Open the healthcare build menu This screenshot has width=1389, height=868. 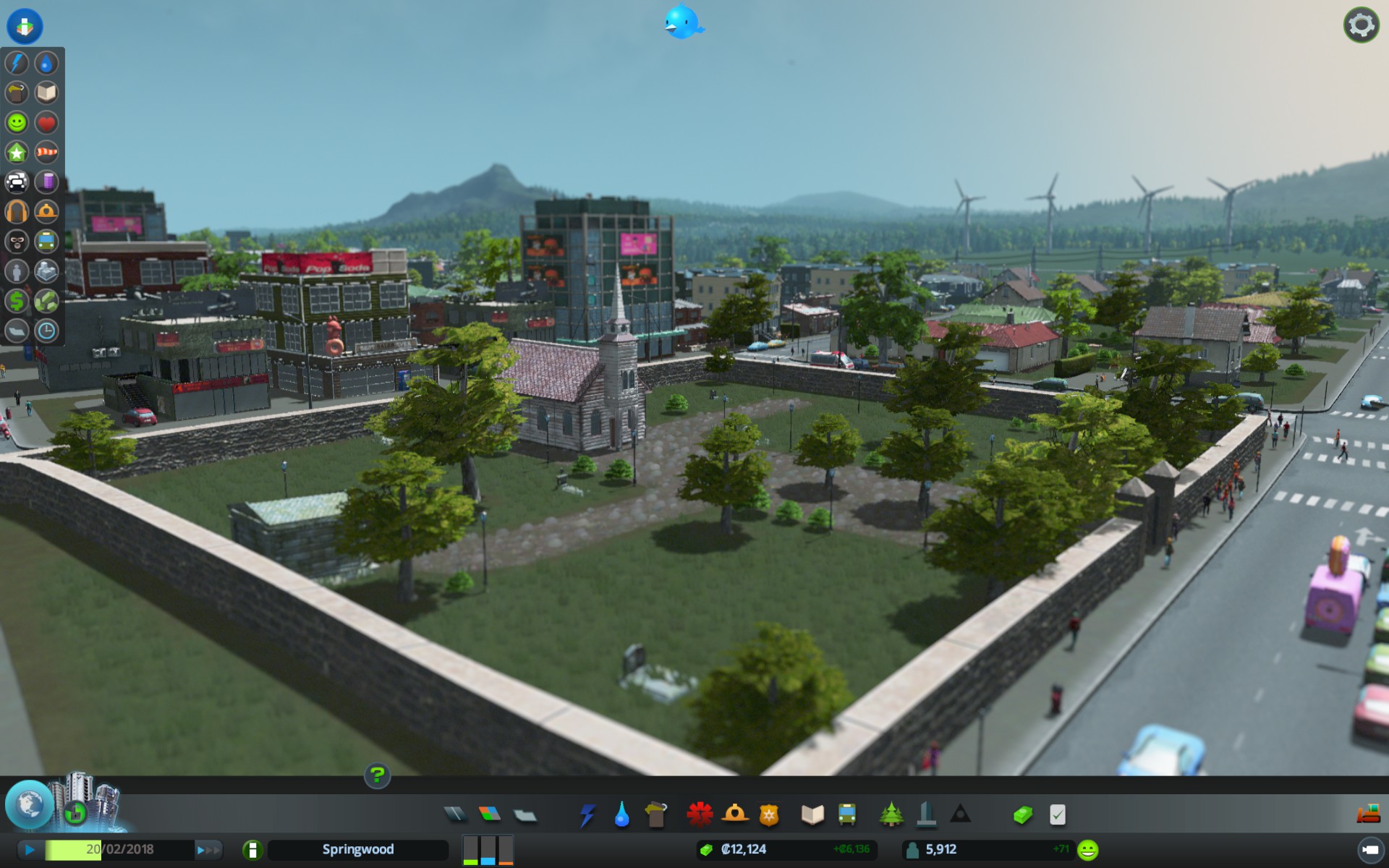(700, 814)
